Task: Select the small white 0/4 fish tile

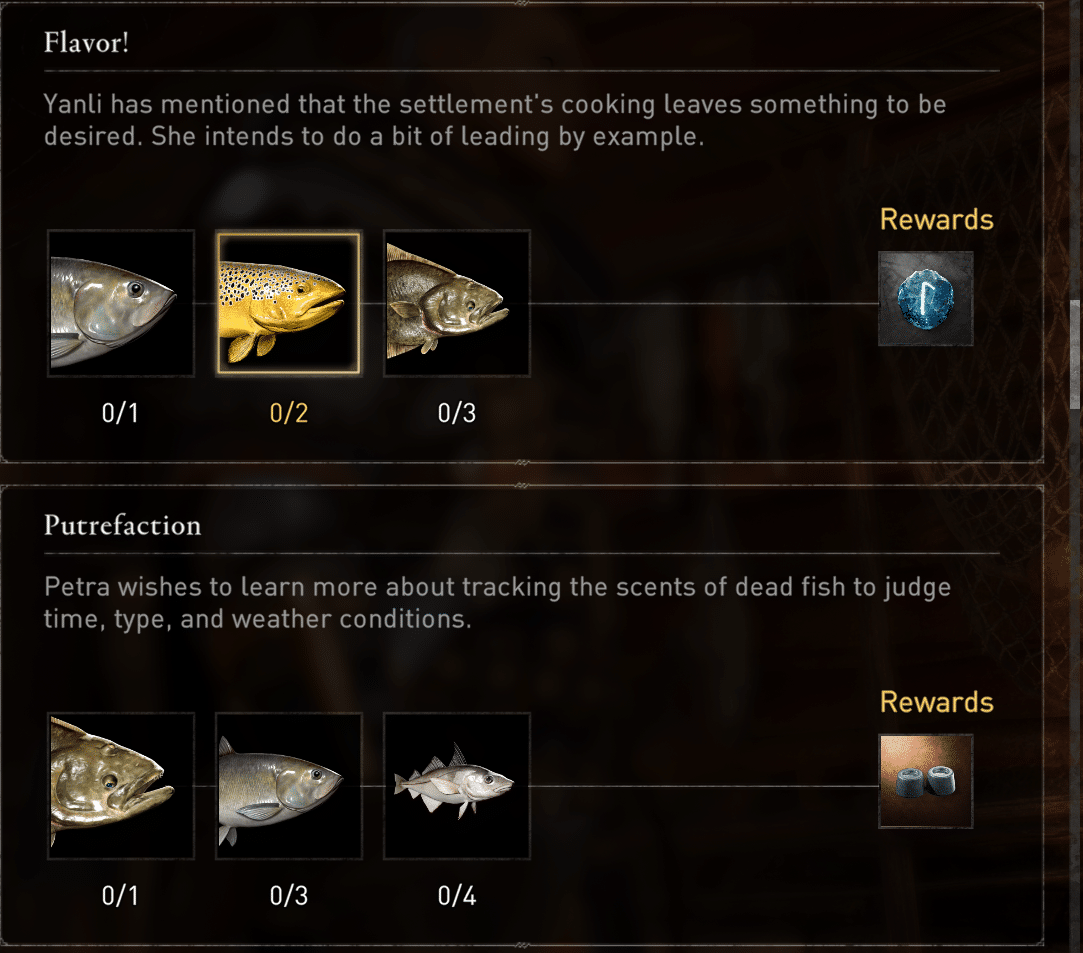Action: coord(457,786)
